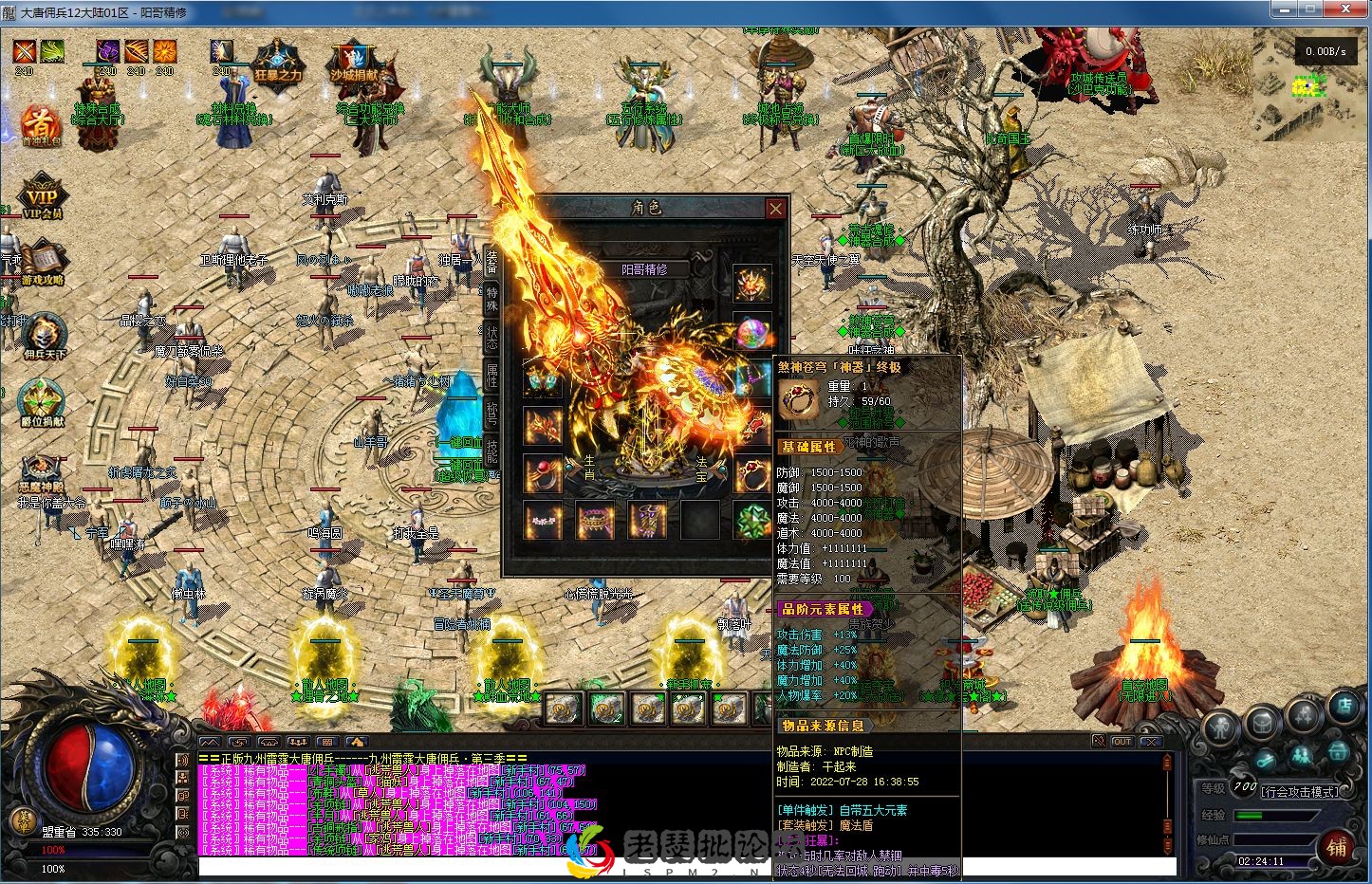
Task: Close the 角色 character panel
Action: [775, 209]
